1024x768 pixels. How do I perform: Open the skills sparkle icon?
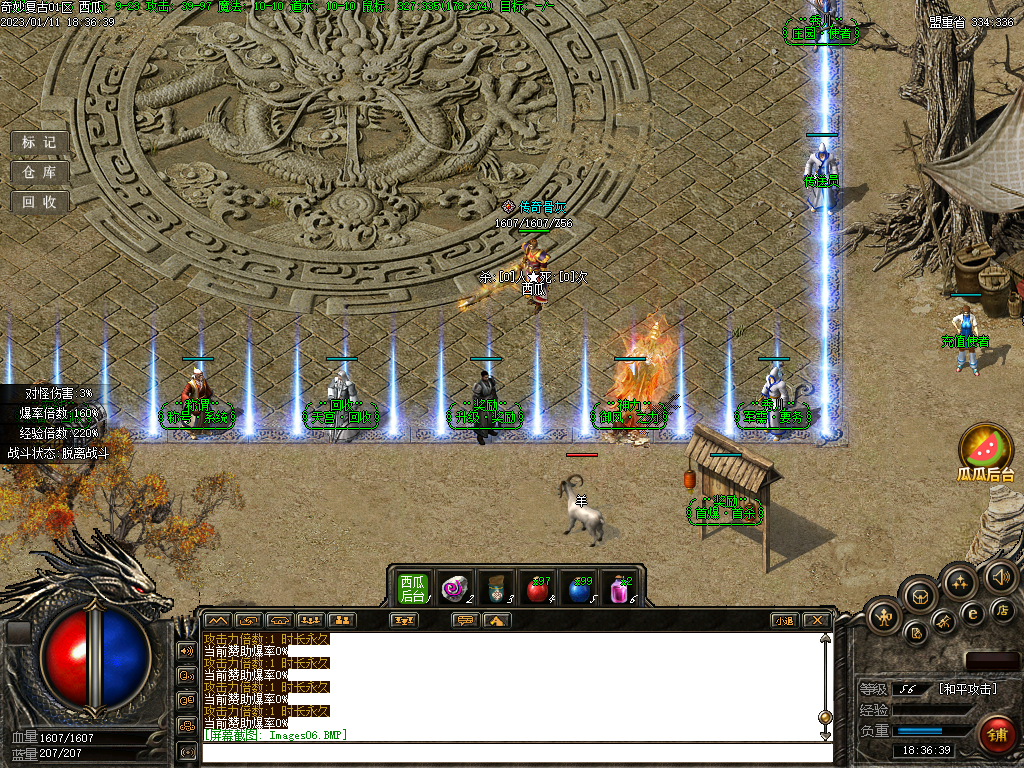click(959, 583)
